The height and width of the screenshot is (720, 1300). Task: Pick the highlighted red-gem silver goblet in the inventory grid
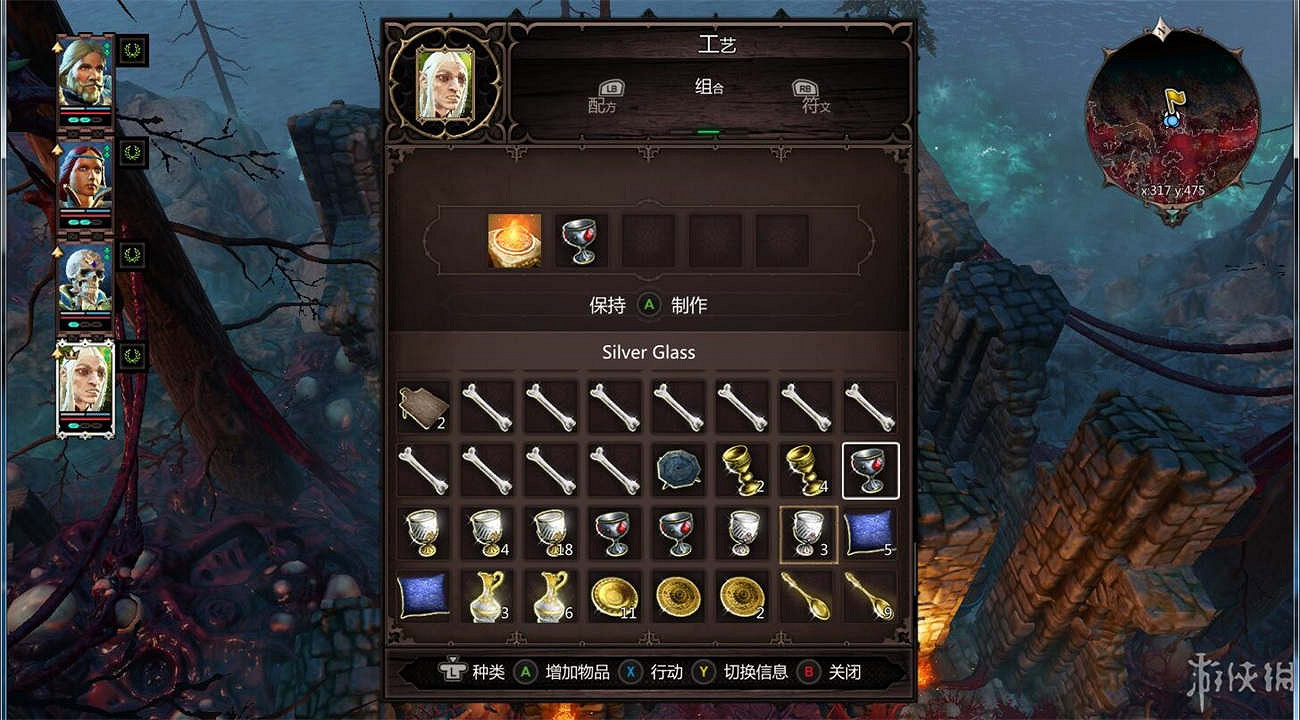click(871, 468)
